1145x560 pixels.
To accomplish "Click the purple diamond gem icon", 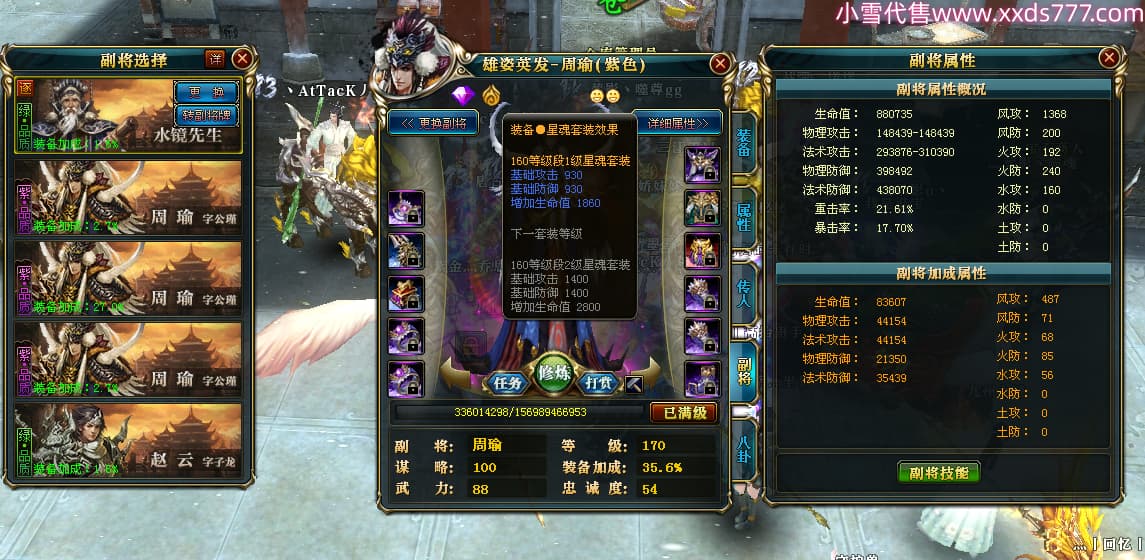I will point(462,97).
